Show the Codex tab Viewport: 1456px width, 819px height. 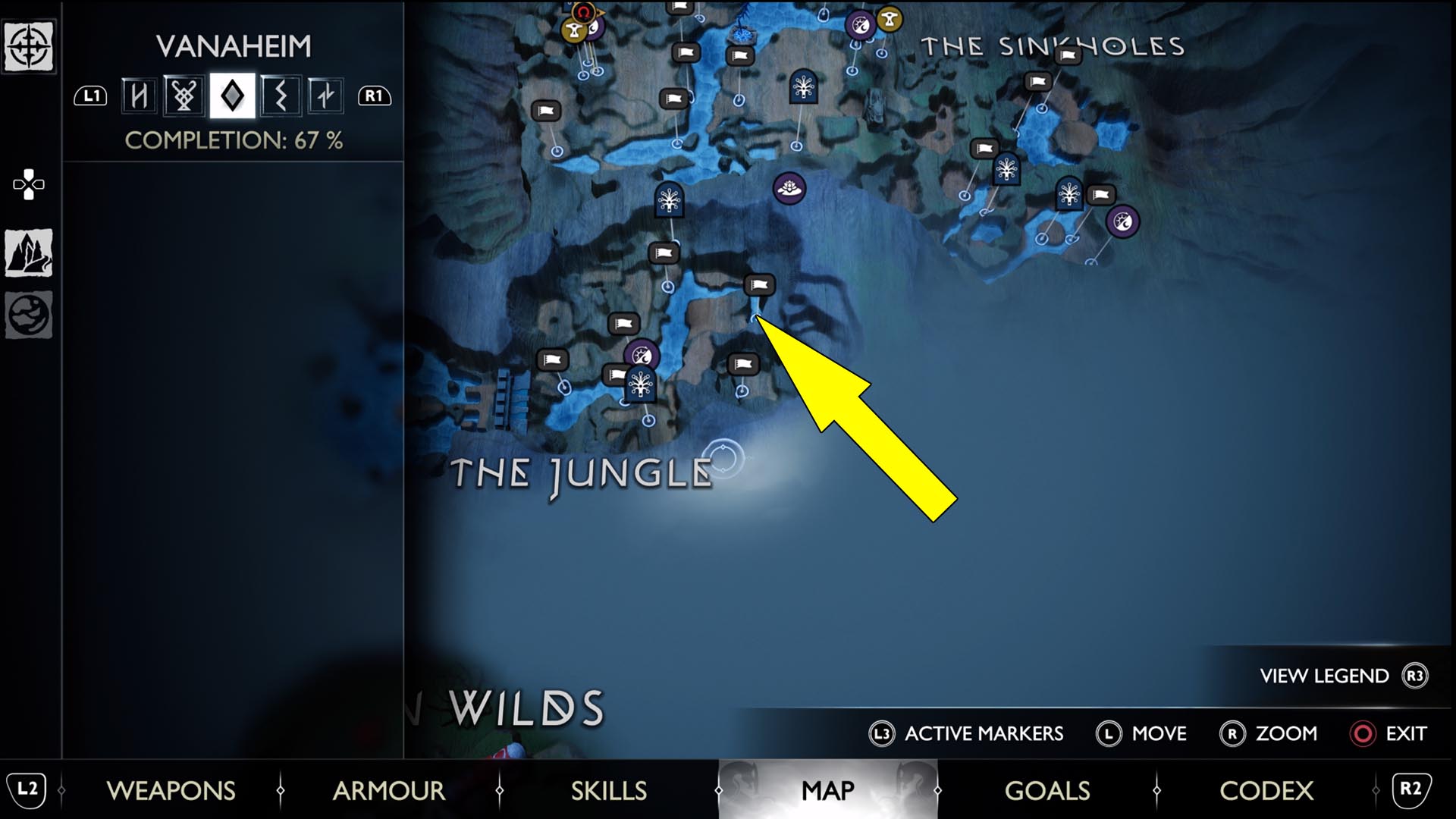click(1266, 790)
